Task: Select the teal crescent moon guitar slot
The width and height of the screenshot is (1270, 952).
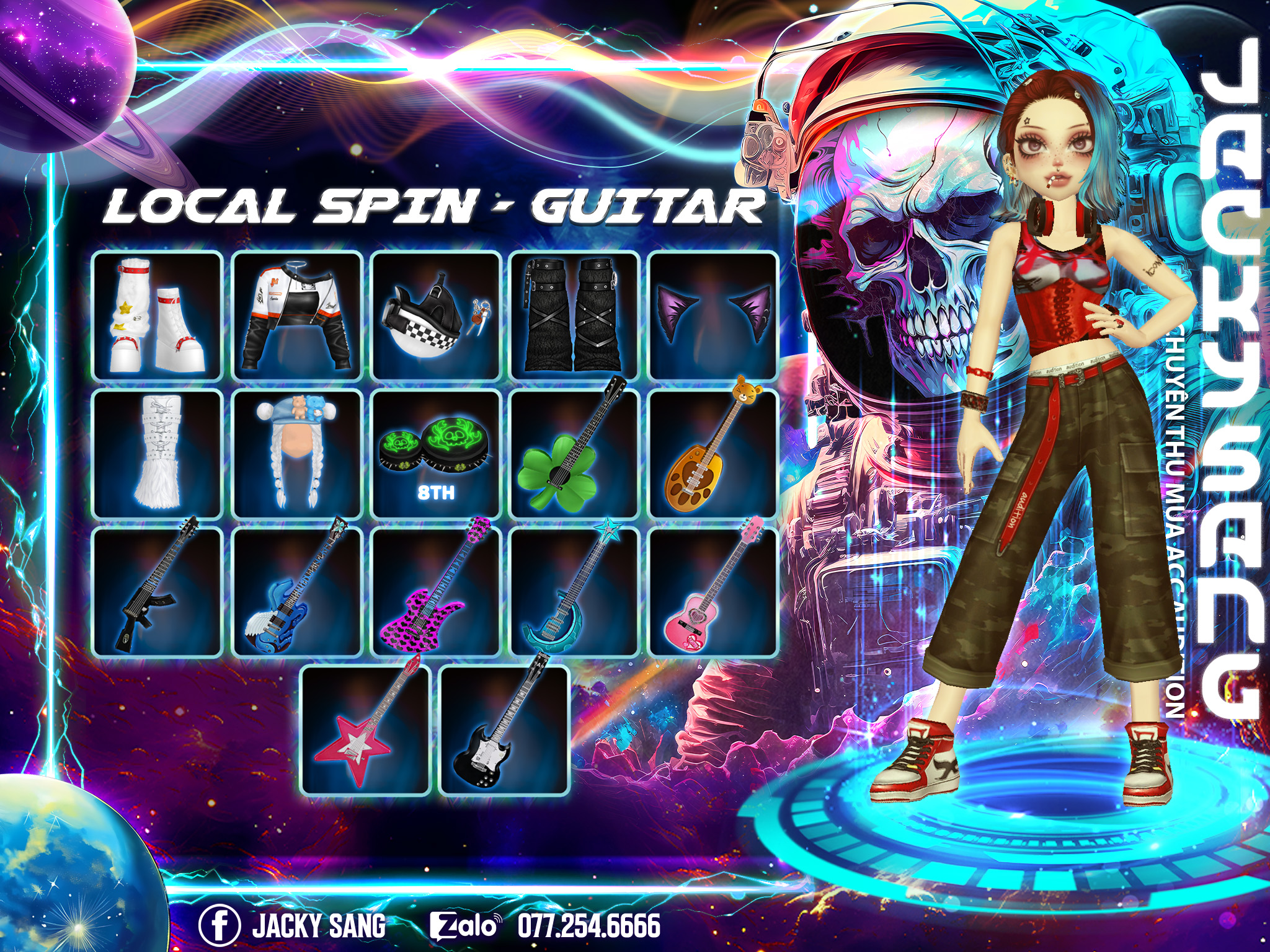Action: pos(575,592)
